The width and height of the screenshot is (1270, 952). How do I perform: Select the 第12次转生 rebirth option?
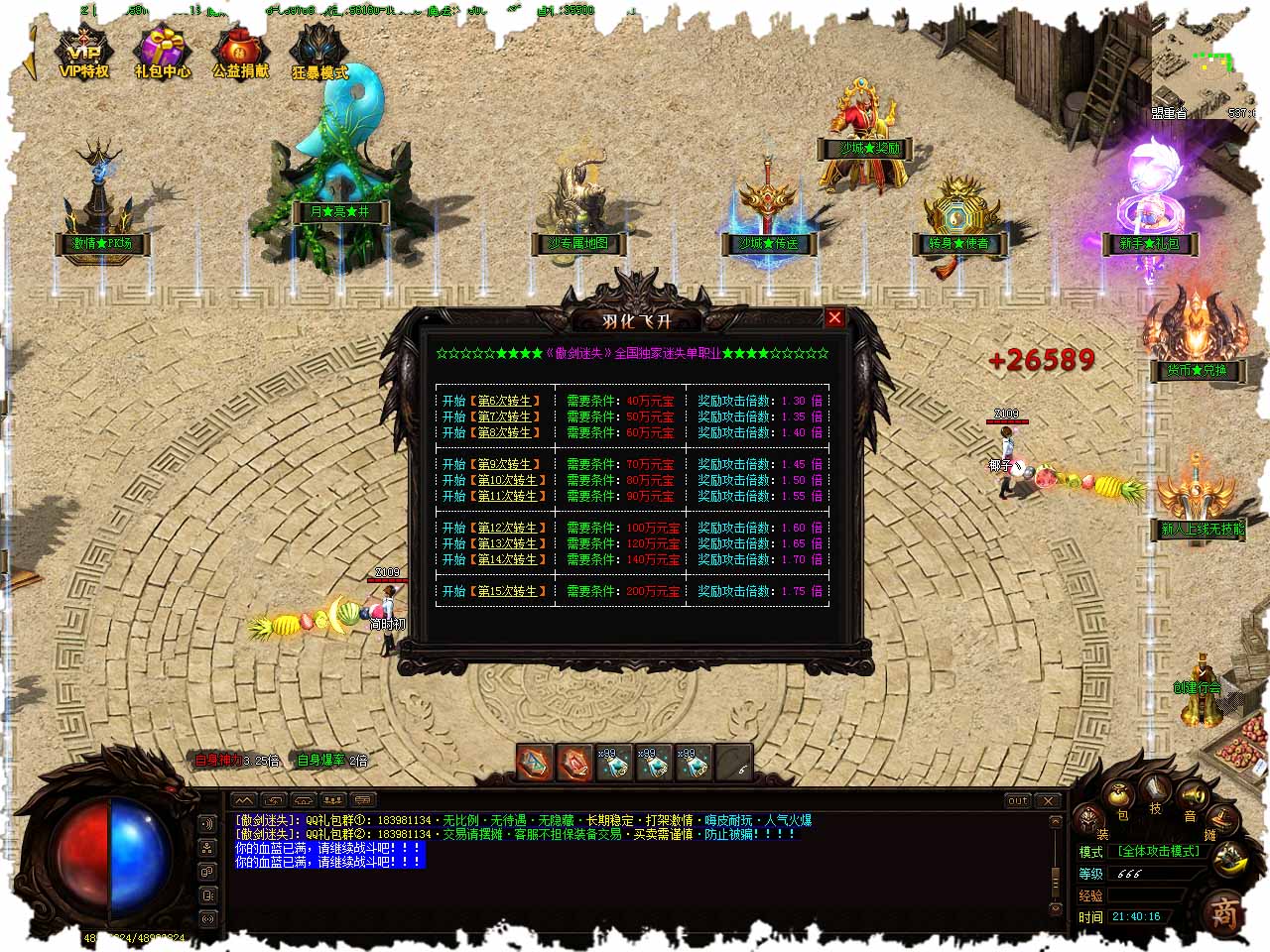point(510,528)
